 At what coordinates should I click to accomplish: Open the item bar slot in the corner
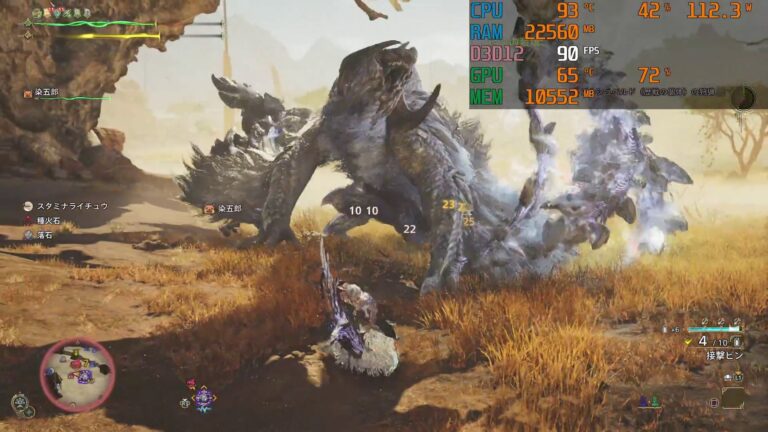[732, 397]
